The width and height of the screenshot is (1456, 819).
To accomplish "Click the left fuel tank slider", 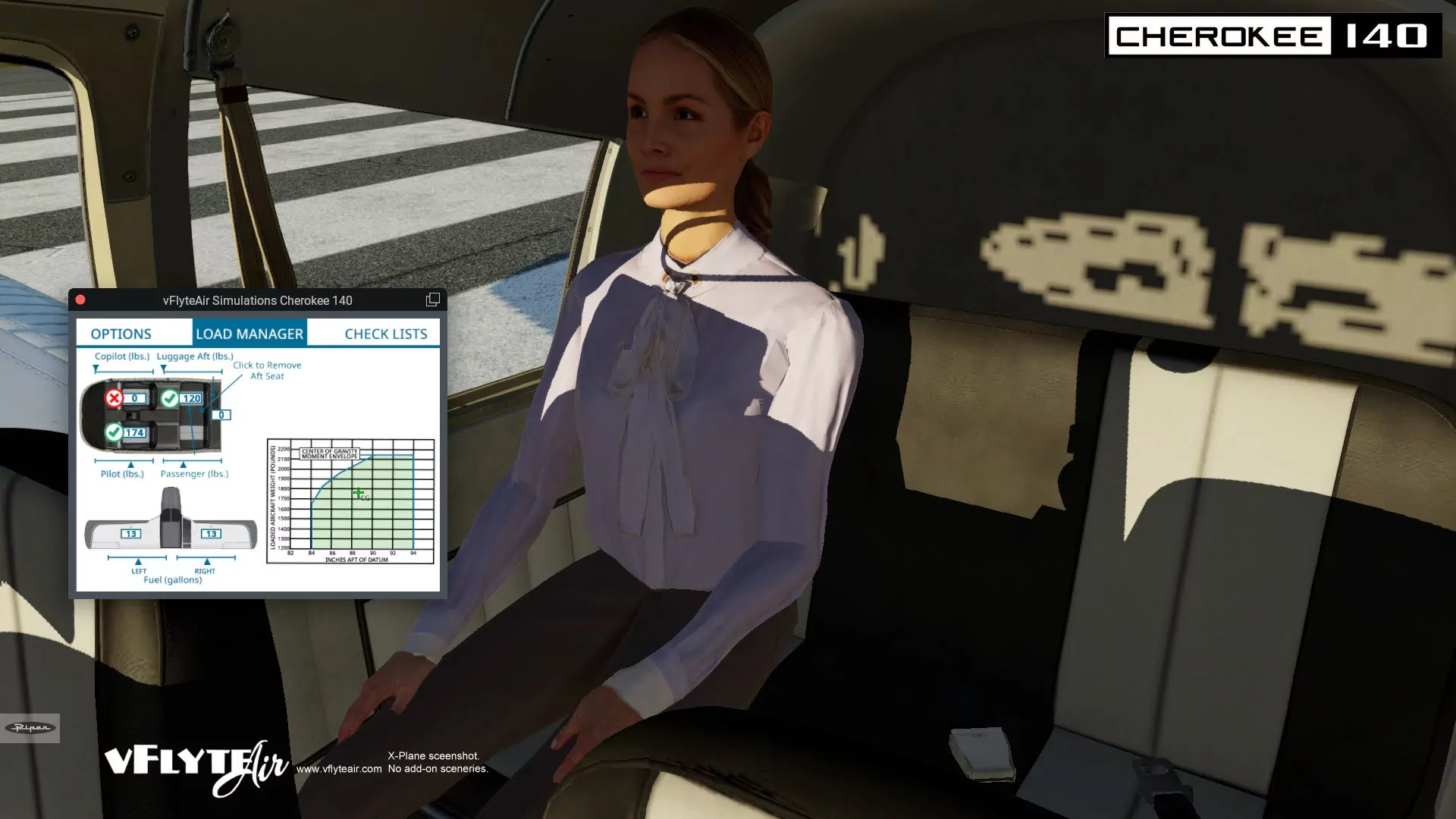I will point(137,558).
